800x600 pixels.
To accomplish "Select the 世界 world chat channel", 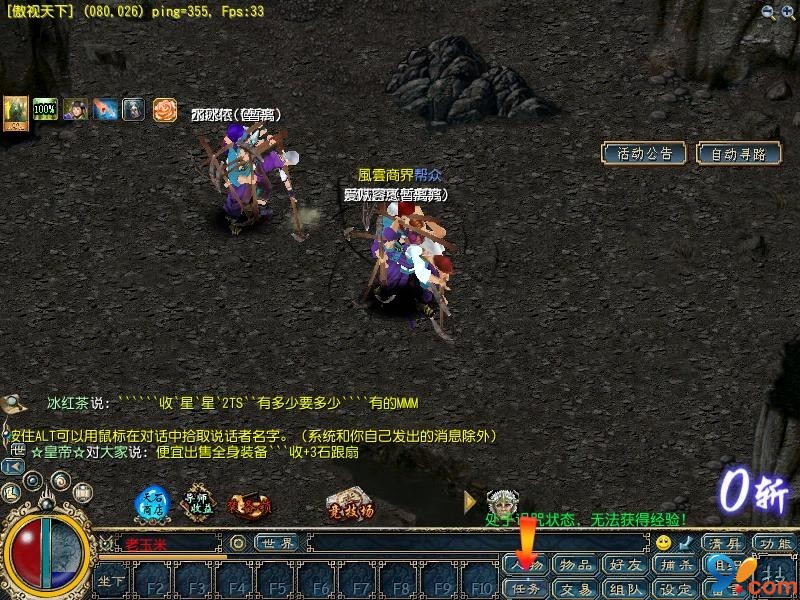I will point(277,543).
